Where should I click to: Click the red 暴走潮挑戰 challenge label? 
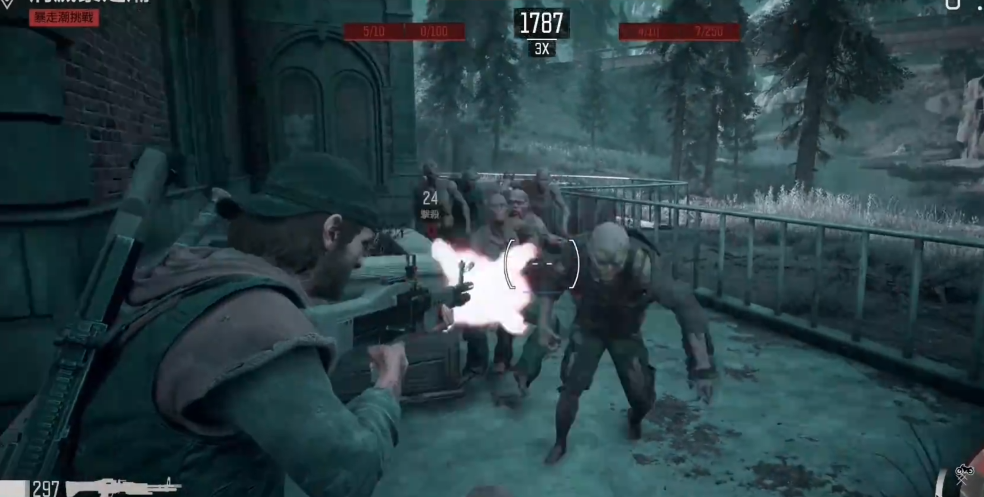coord(64,18)
